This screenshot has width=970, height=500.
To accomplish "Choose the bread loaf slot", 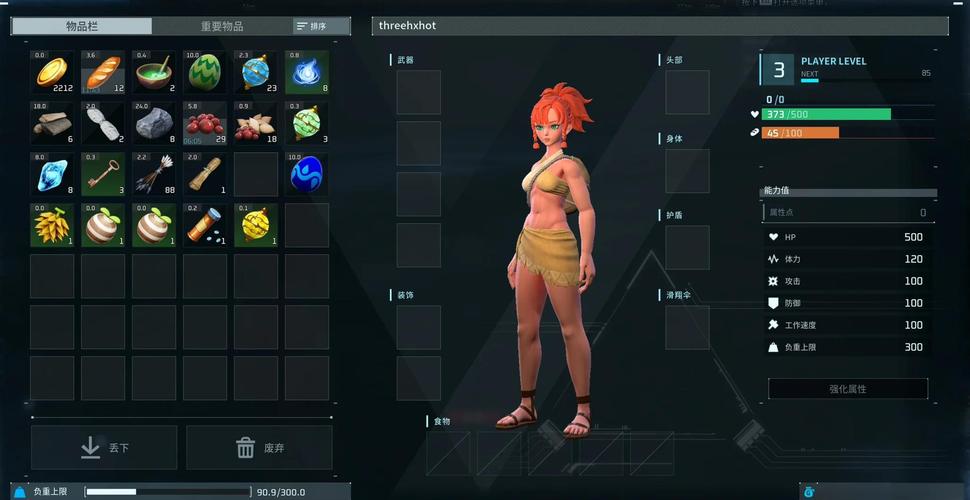I will click(103, 73).
